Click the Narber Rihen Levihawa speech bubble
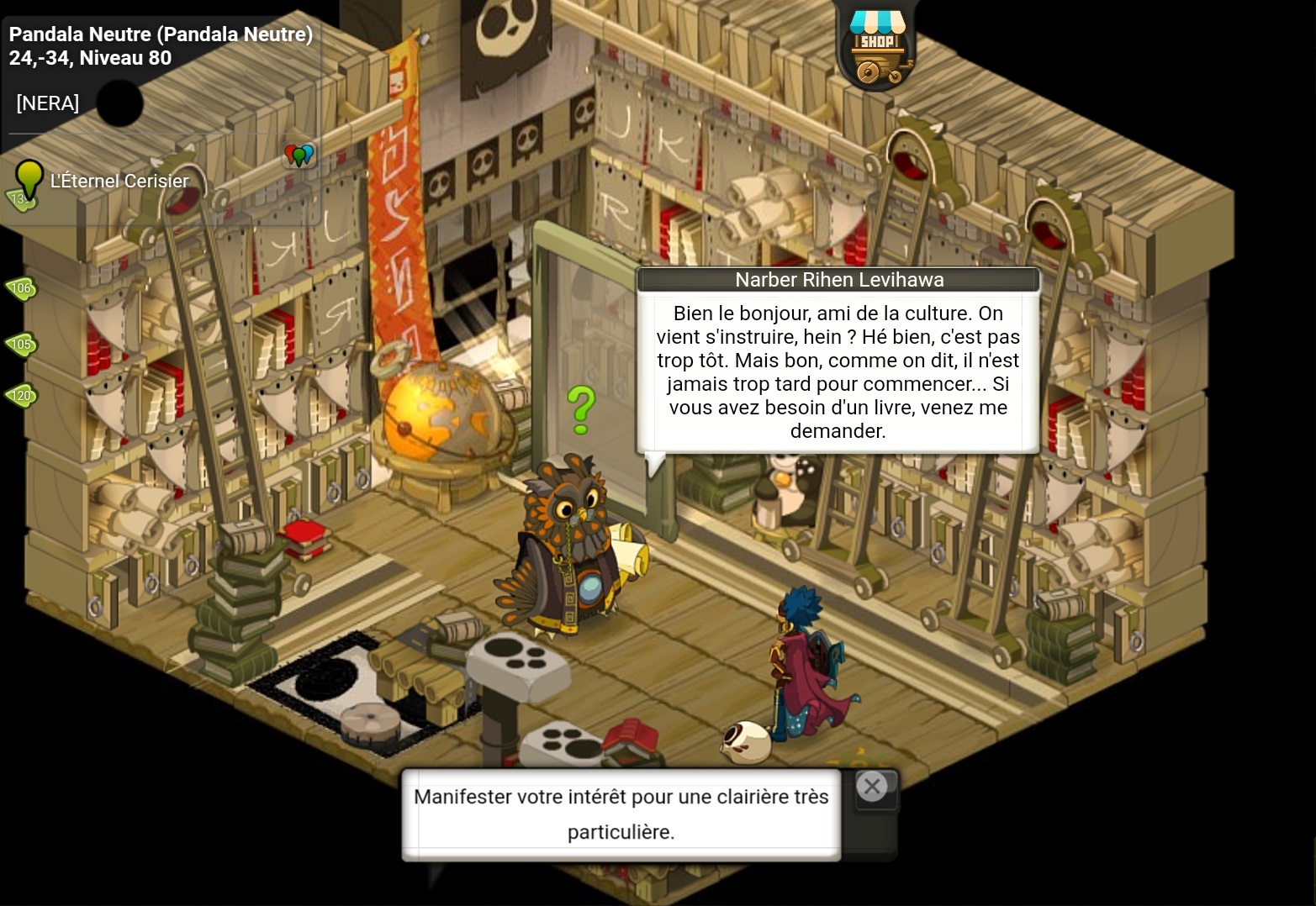 (x=838, y=371)
